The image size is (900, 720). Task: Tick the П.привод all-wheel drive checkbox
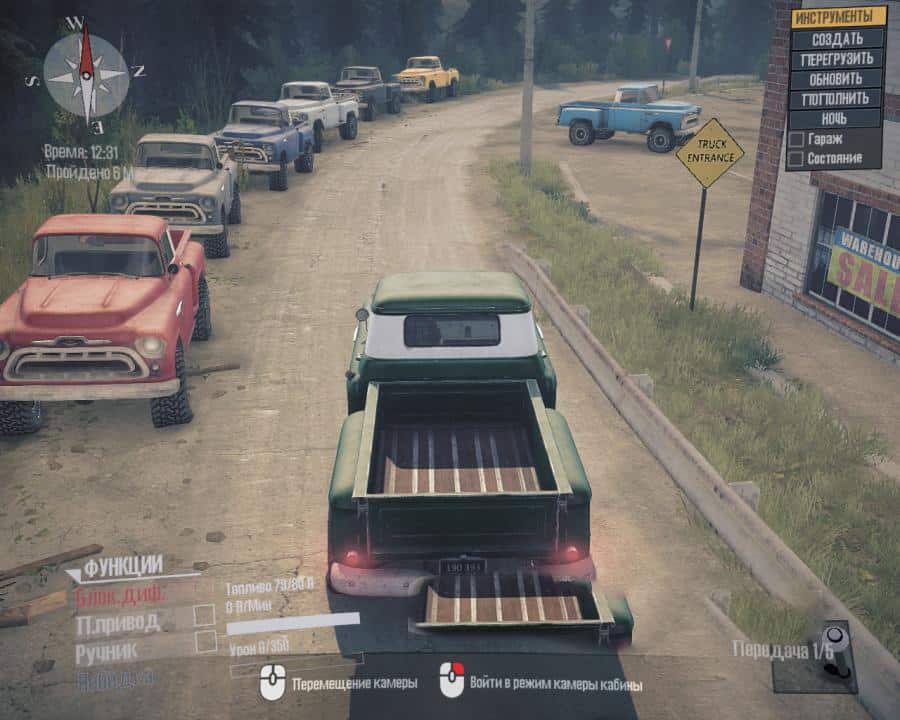pyautogui.click(x=205, y=615)
